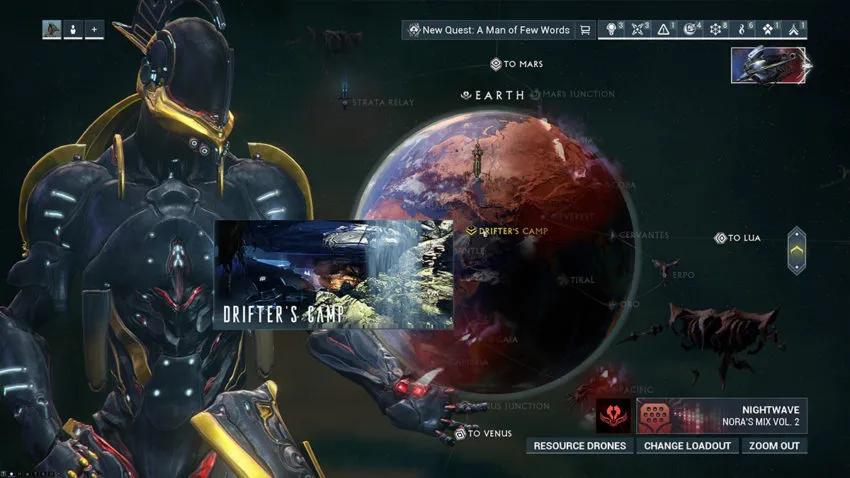
Task: Open the market shopping cart icon
Action: [x=585, y=30]
